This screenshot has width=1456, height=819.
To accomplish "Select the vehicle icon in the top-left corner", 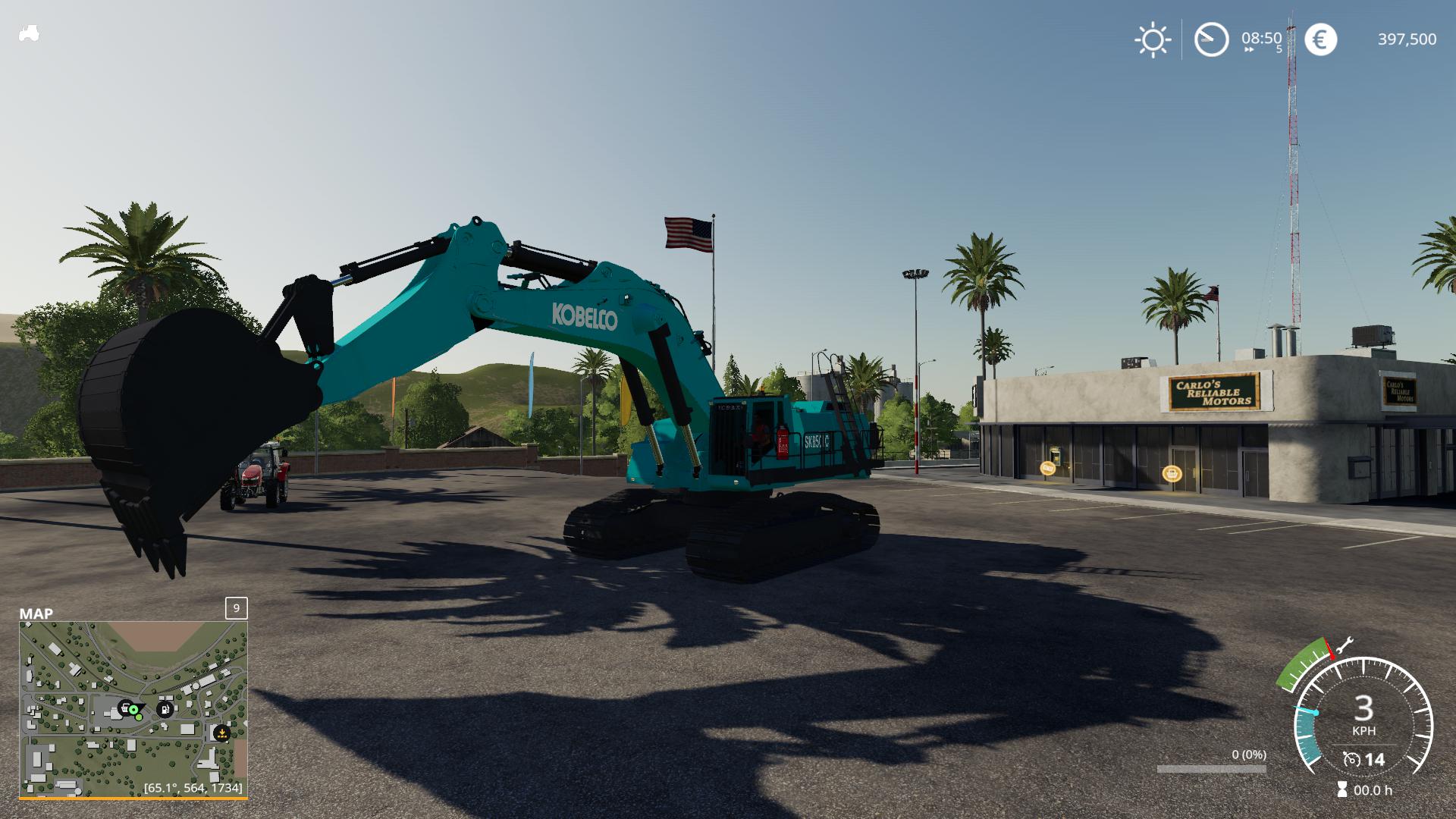I will pos(29,32).
